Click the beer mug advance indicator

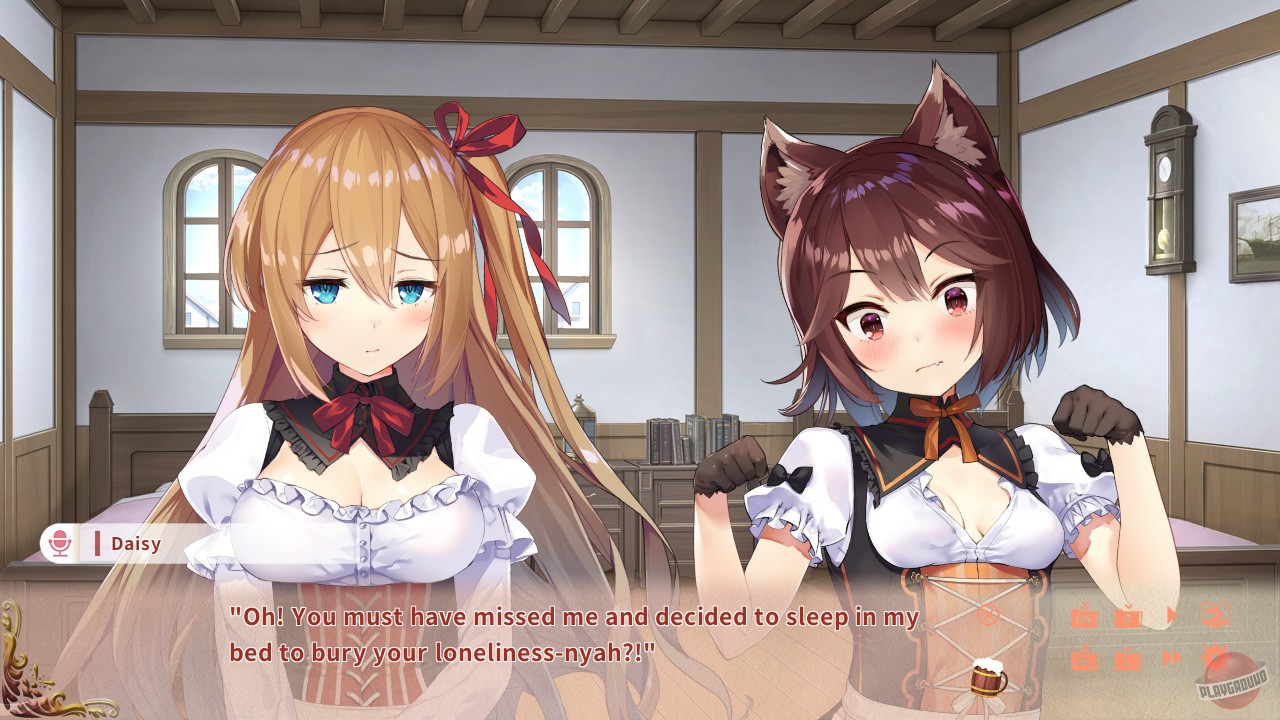click(988, 679)
